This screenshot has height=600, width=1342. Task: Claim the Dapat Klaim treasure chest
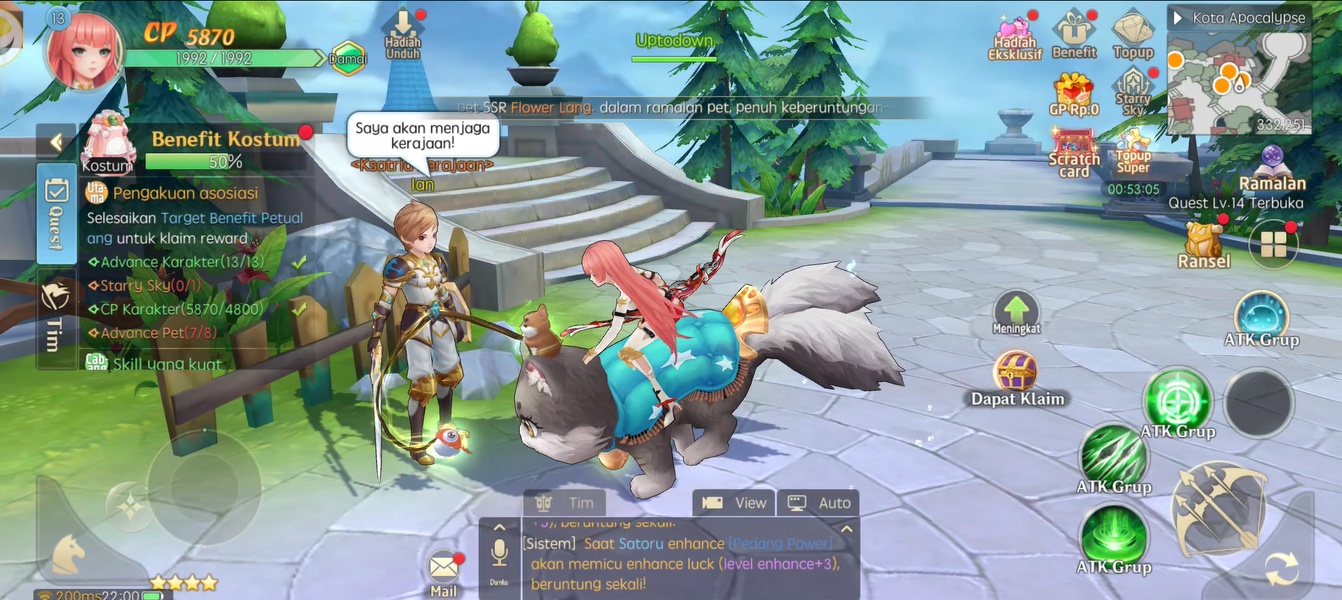(x=1016, y=375)
